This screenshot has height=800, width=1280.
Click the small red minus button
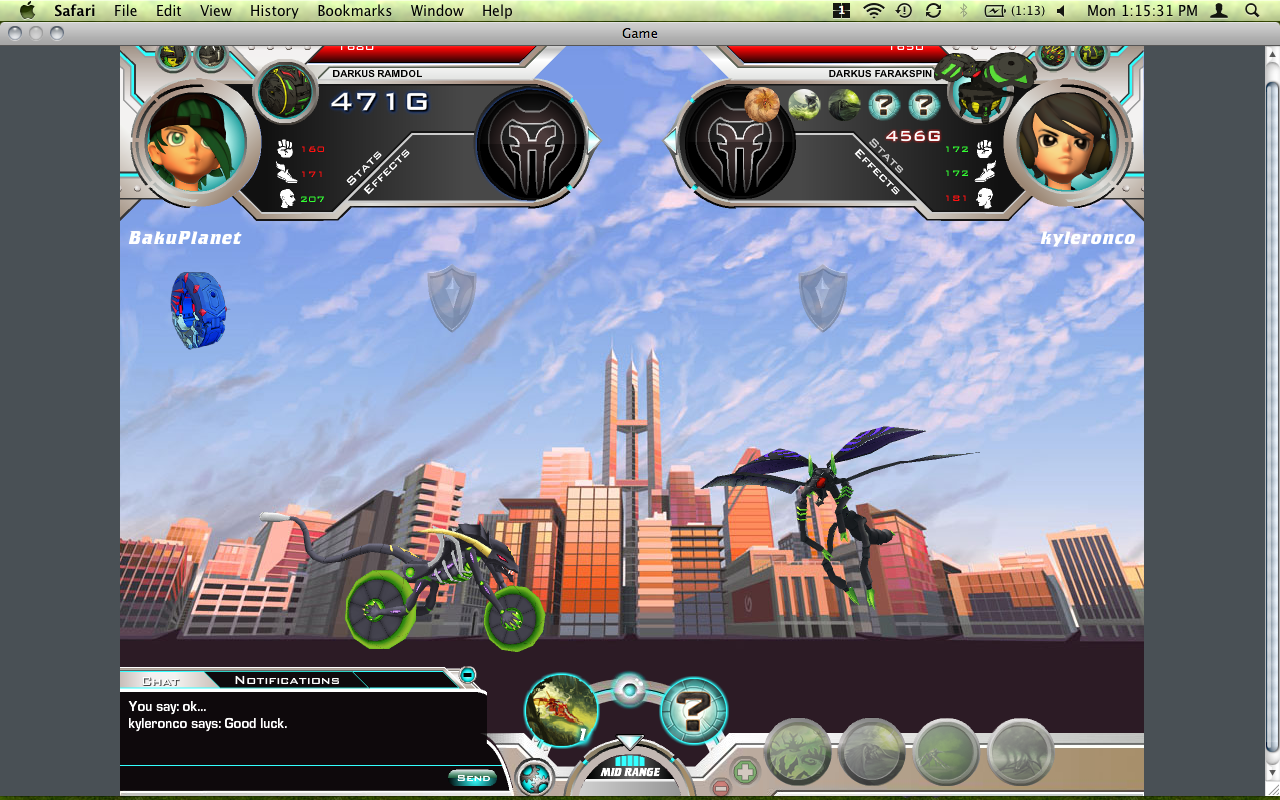(x=720, y=788)
